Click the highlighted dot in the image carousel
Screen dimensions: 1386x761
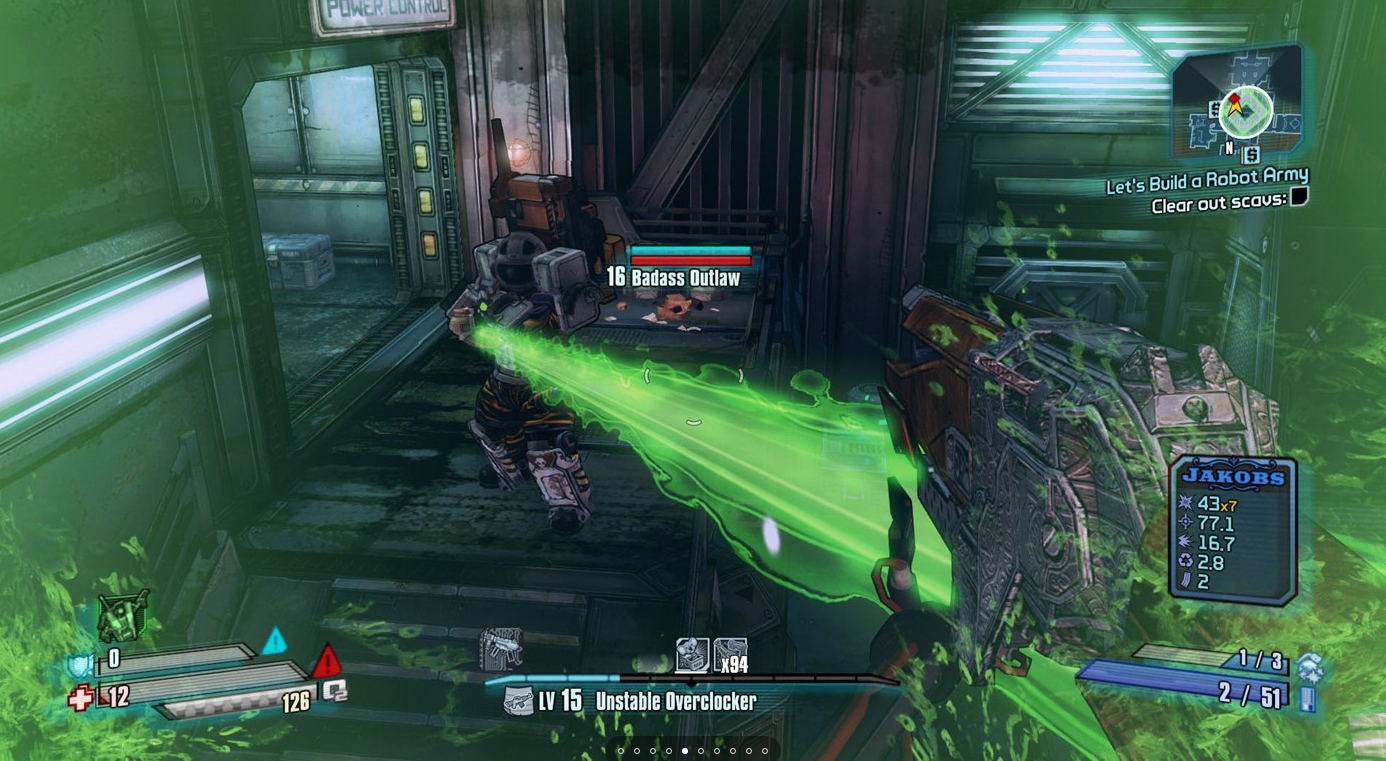point(685,751)
